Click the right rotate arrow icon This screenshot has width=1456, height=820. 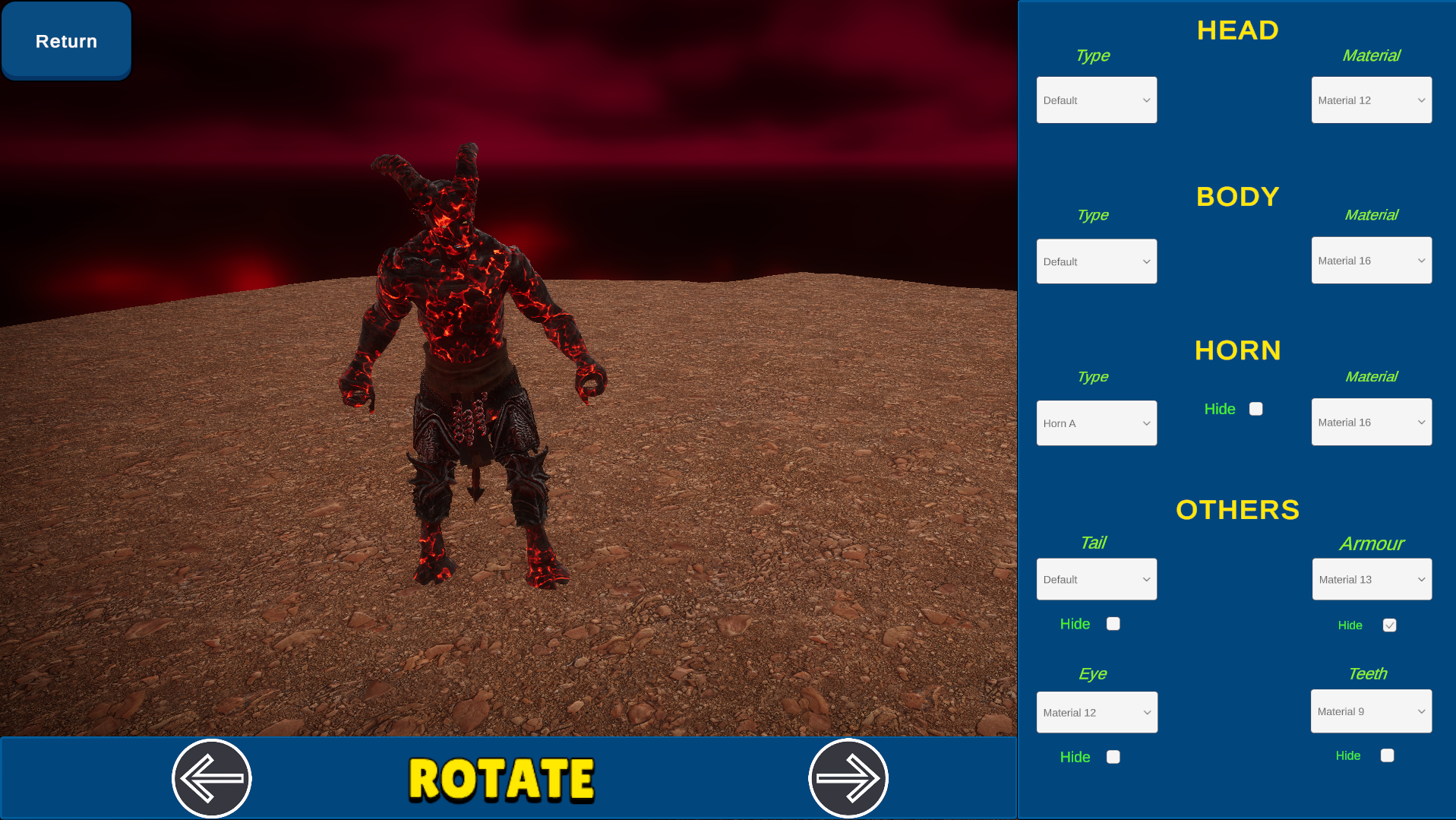[848, 777]
